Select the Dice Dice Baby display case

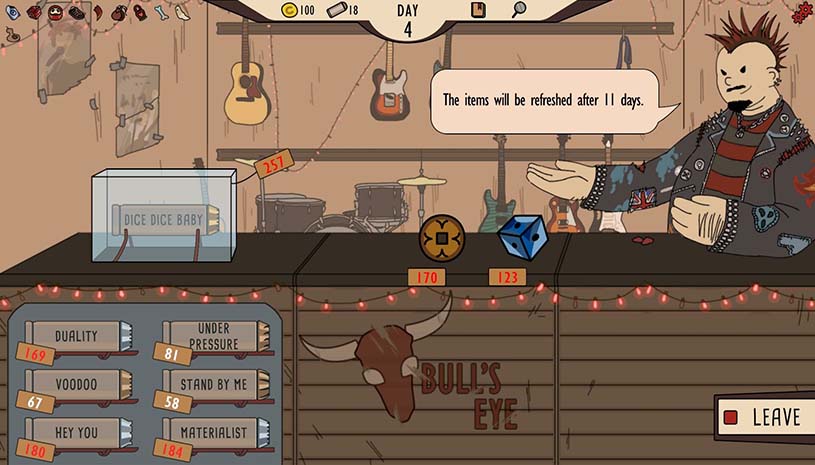coord(163,217)
